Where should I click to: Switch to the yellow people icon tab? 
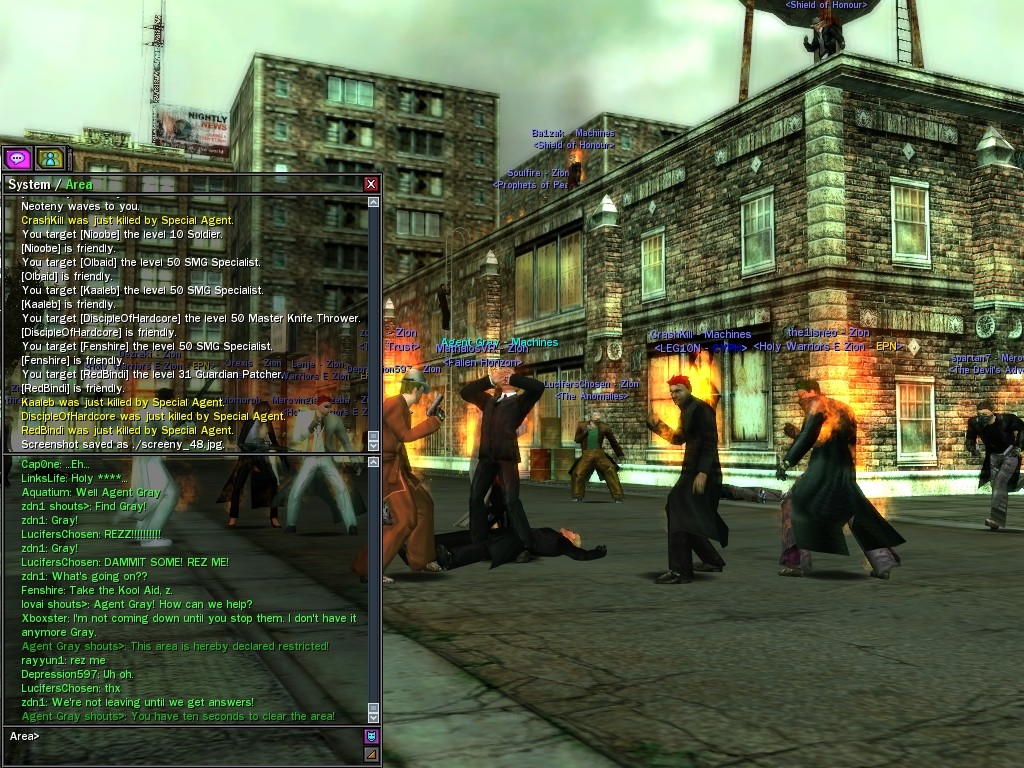(49, 158)
